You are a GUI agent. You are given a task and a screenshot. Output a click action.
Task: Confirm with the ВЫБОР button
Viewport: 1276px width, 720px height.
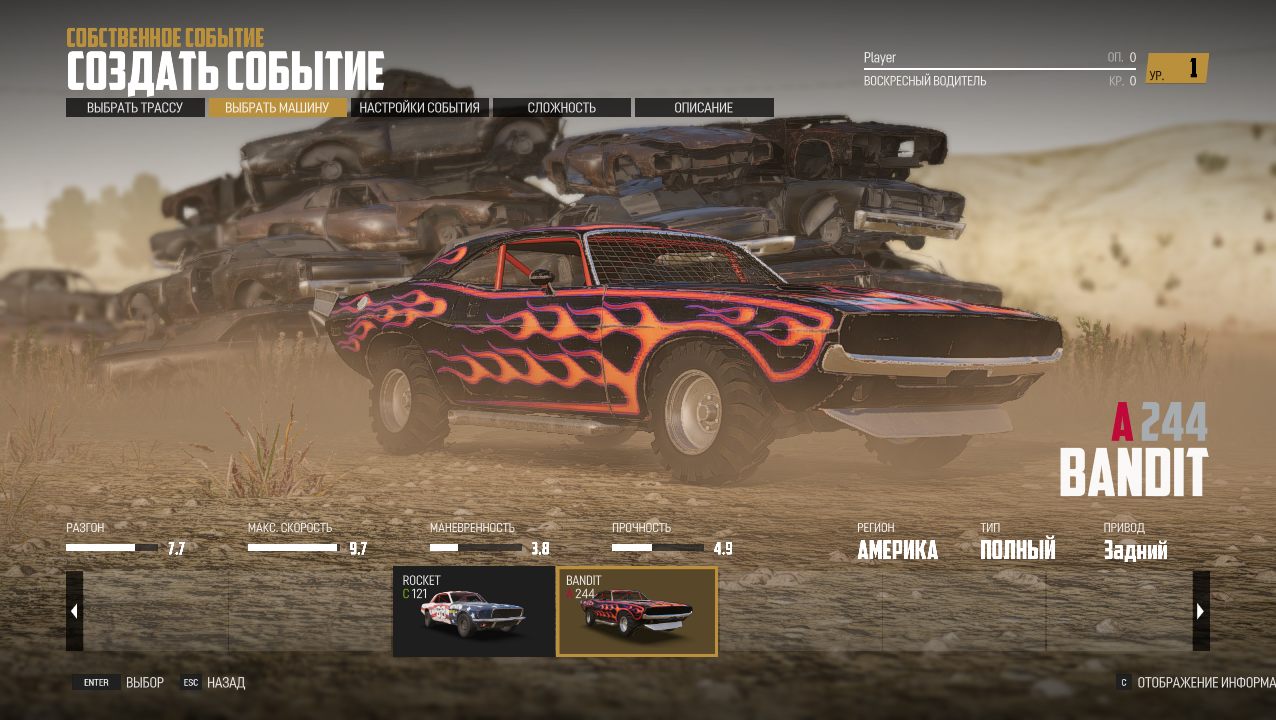(x=118, y=683)
